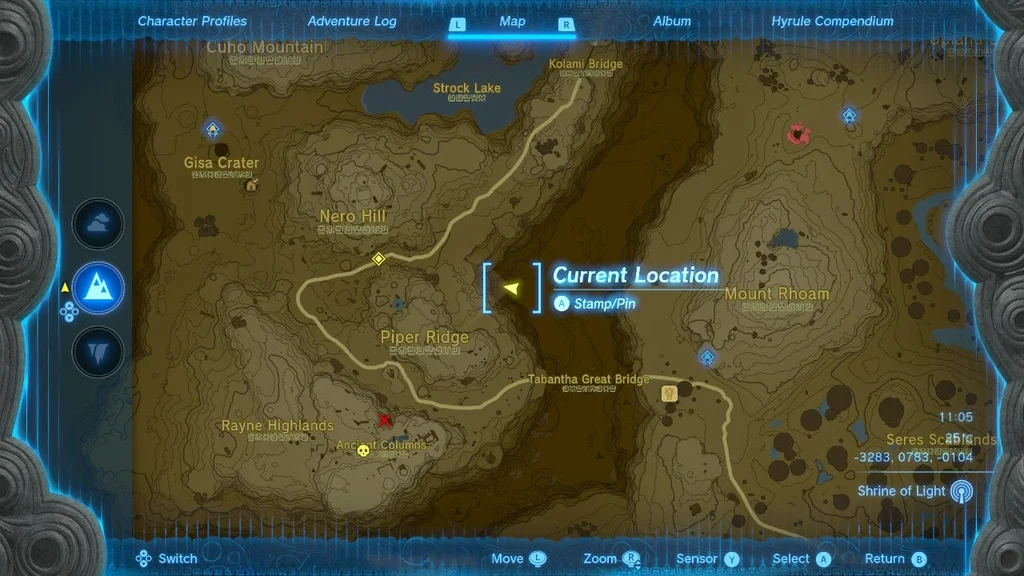Pick the red X stamp on Rayne Highlands
This screenshot has width=1024, height=576.
385,420
